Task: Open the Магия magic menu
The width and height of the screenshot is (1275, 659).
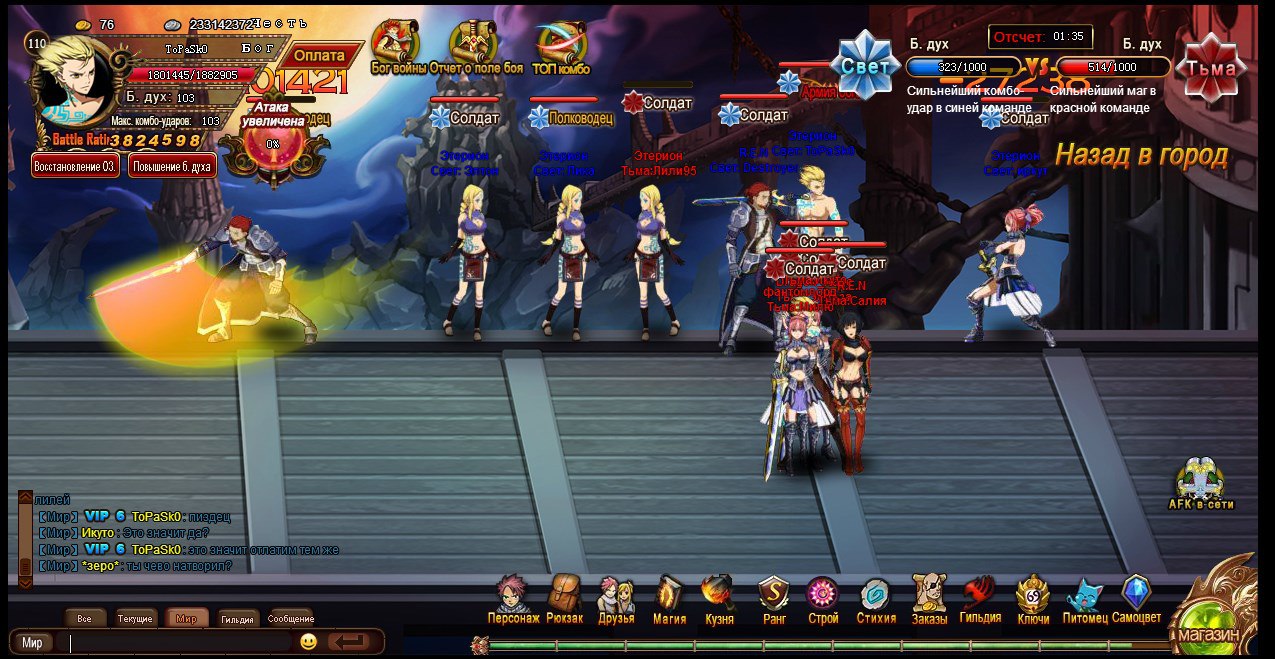Action: [x=669, y=598]
